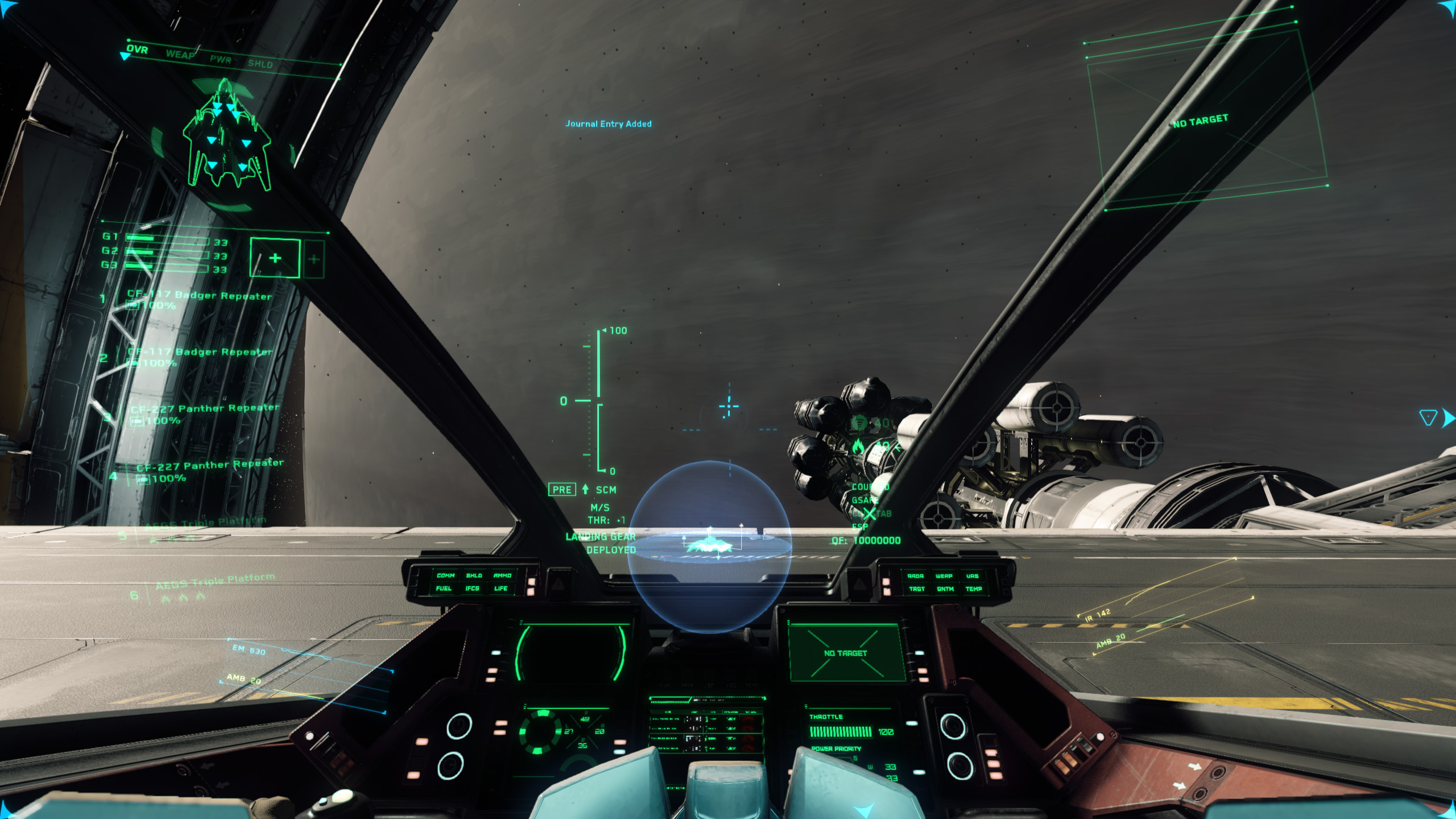Choose the LIFE console button
Screen dimensions: 1456x819
(x=500, y=588)
